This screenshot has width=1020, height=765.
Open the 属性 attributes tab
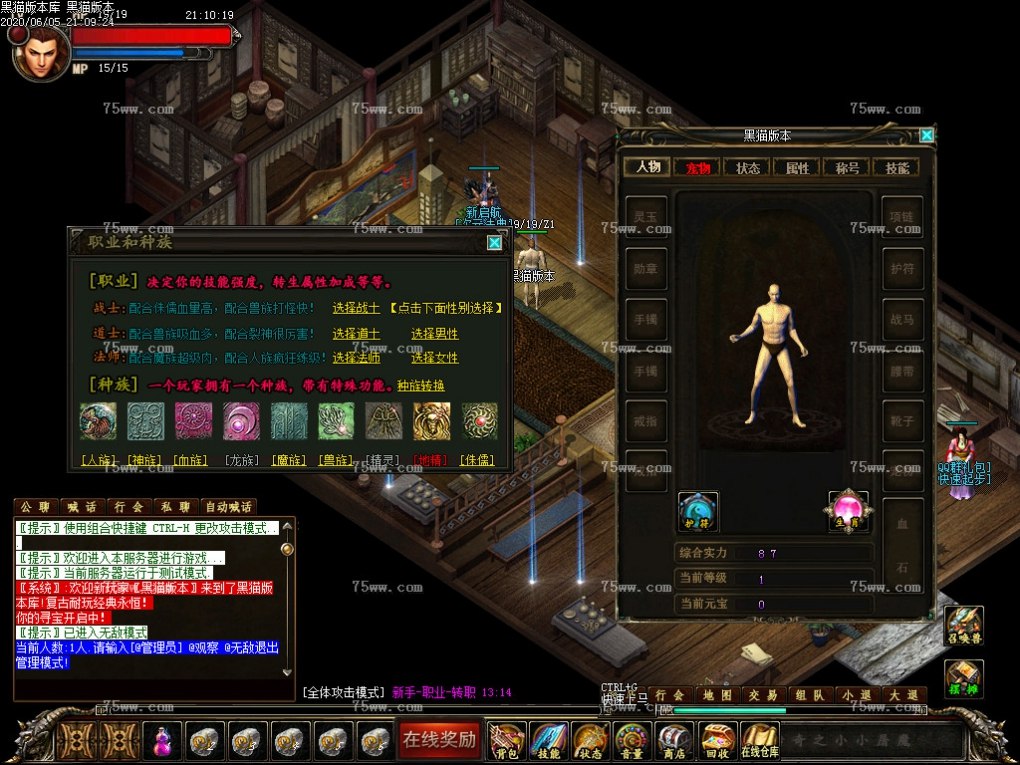coord(797,168)
